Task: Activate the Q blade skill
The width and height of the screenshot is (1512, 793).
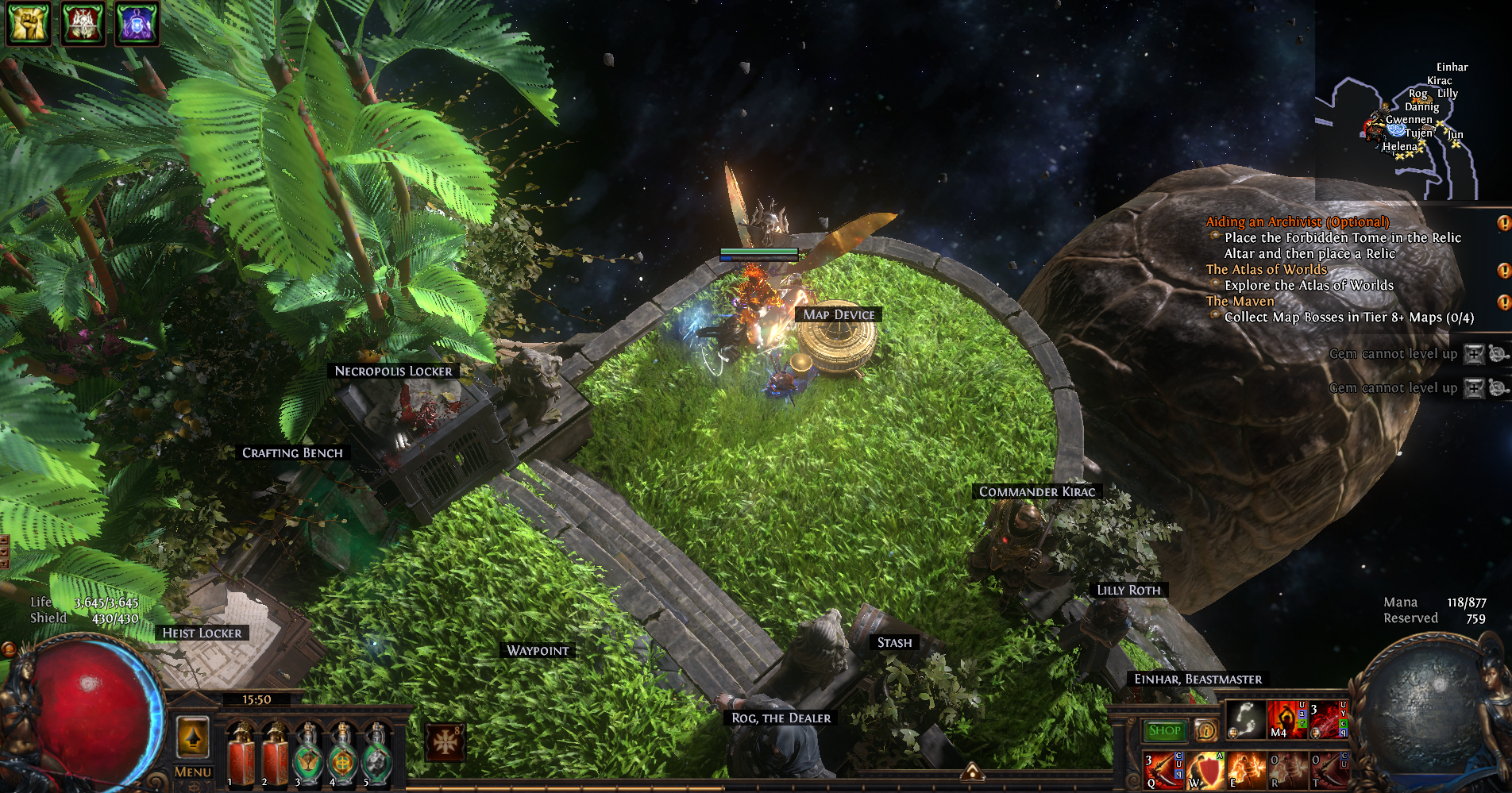Action: 1163,770
